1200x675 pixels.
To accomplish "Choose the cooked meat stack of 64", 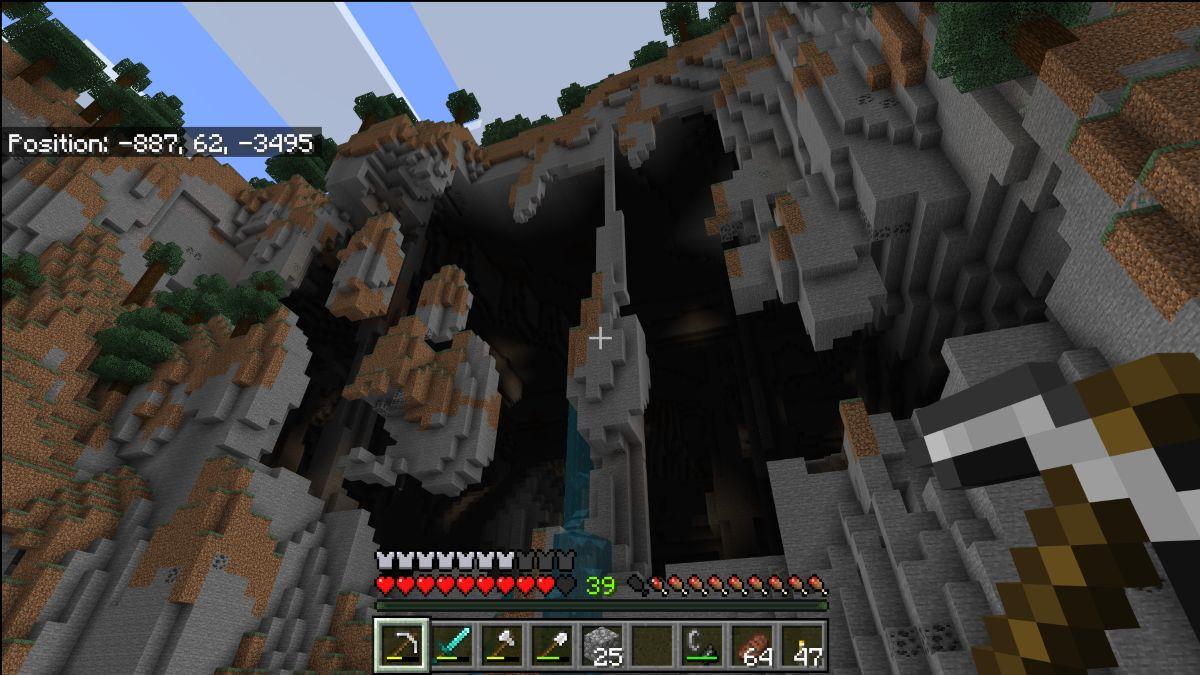I will point(752,645).
